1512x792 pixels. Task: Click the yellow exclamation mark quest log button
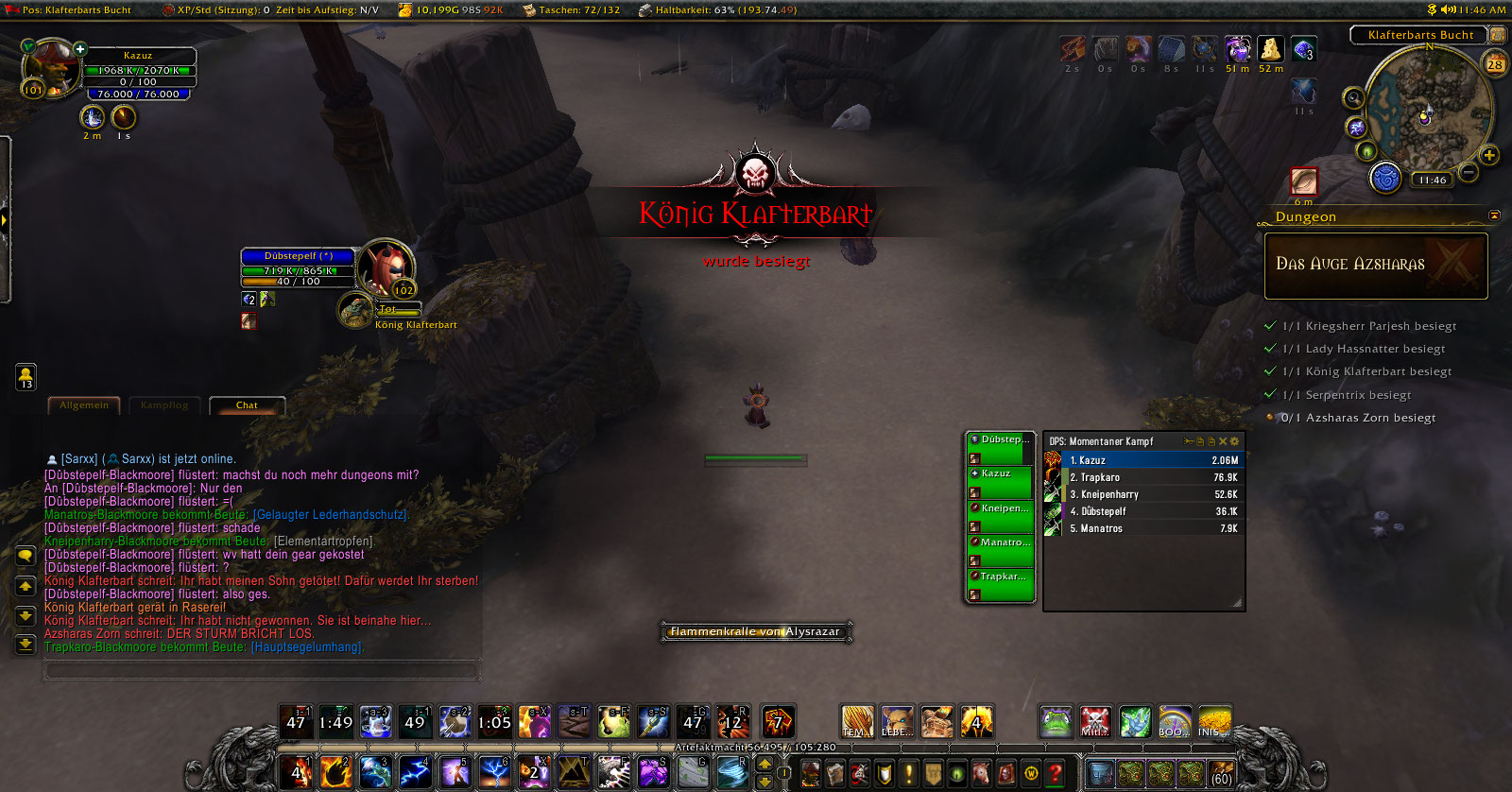[x=908, y=773]
